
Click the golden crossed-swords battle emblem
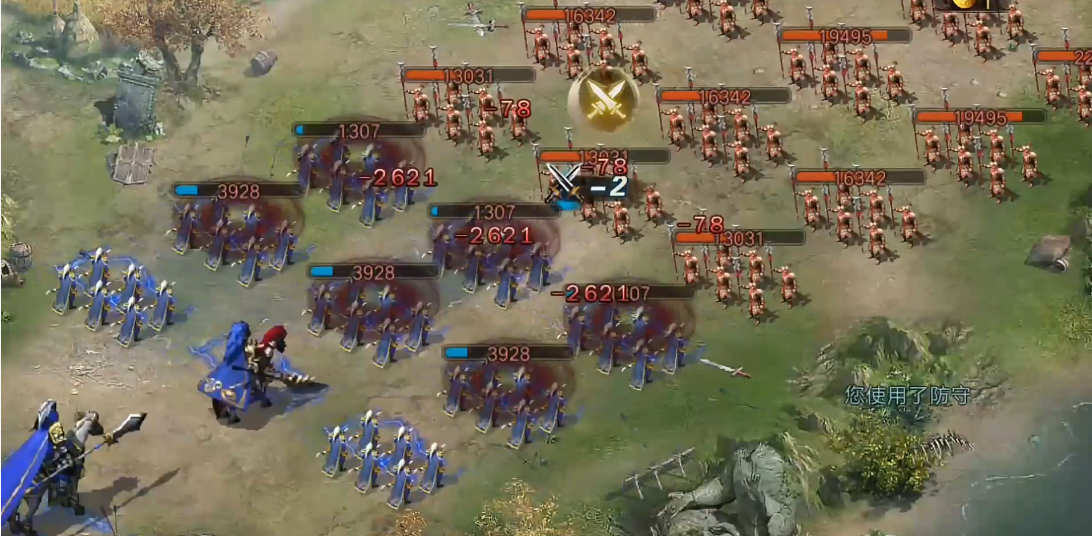point(603,99)
